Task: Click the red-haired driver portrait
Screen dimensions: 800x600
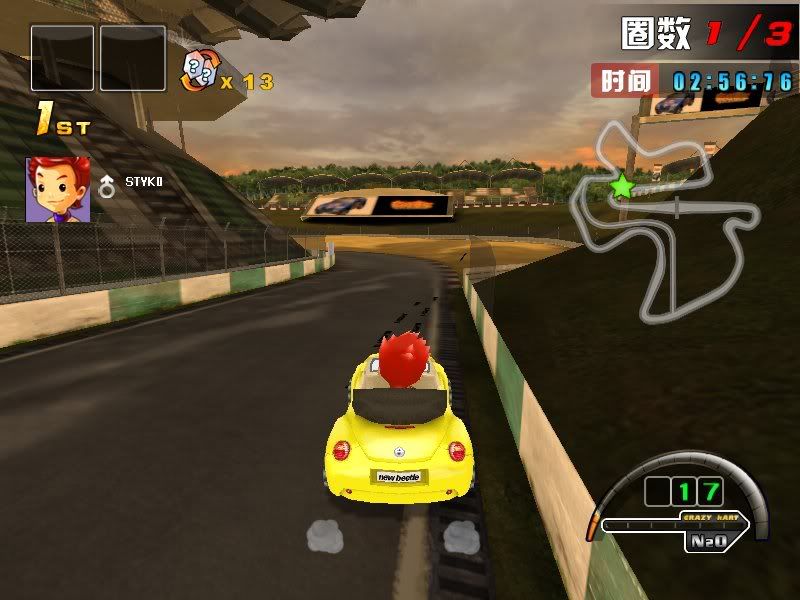Action: tap(58, 189)
